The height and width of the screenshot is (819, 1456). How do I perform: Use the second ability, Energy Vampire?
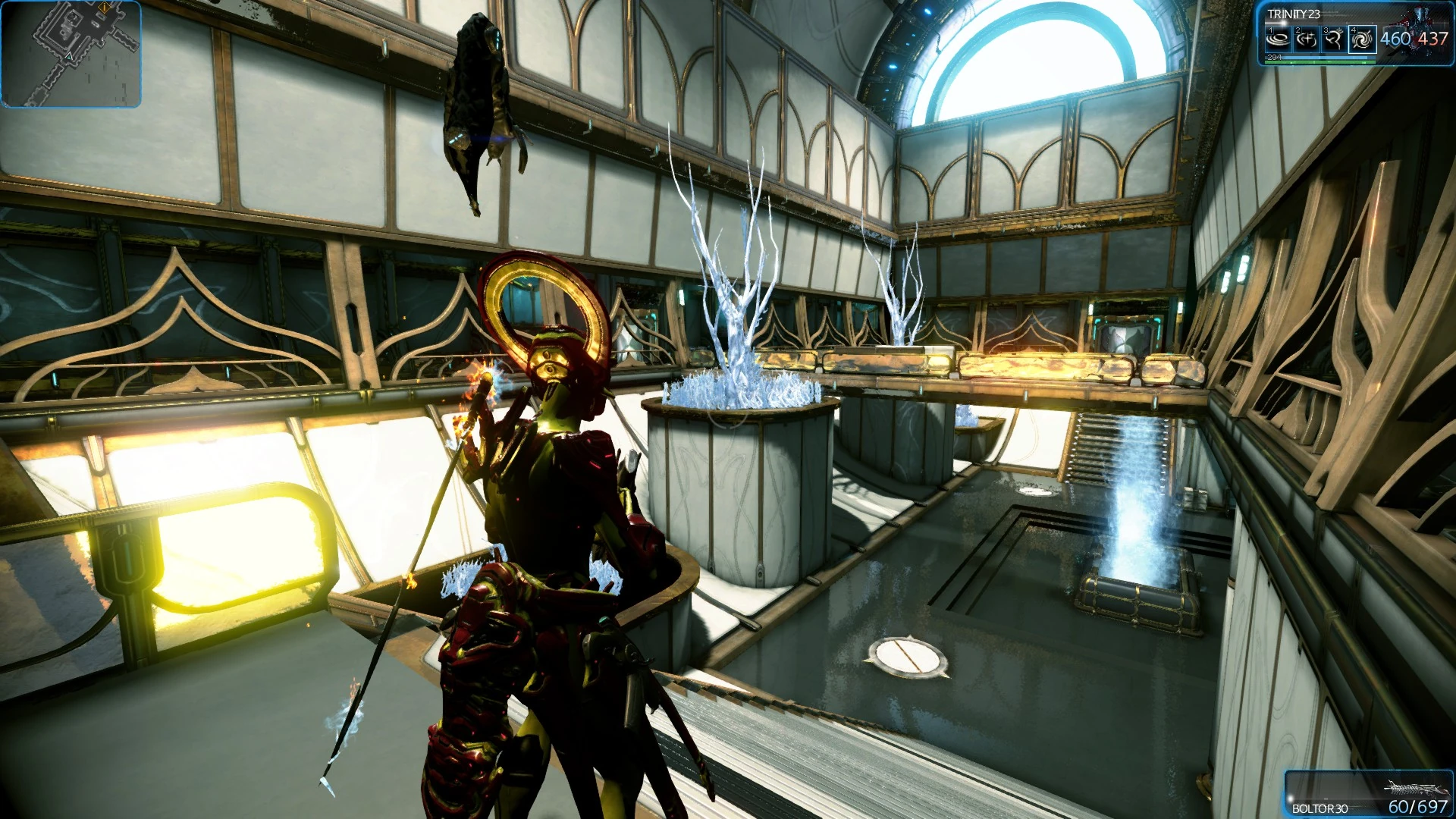click(x=1306, y=39)
